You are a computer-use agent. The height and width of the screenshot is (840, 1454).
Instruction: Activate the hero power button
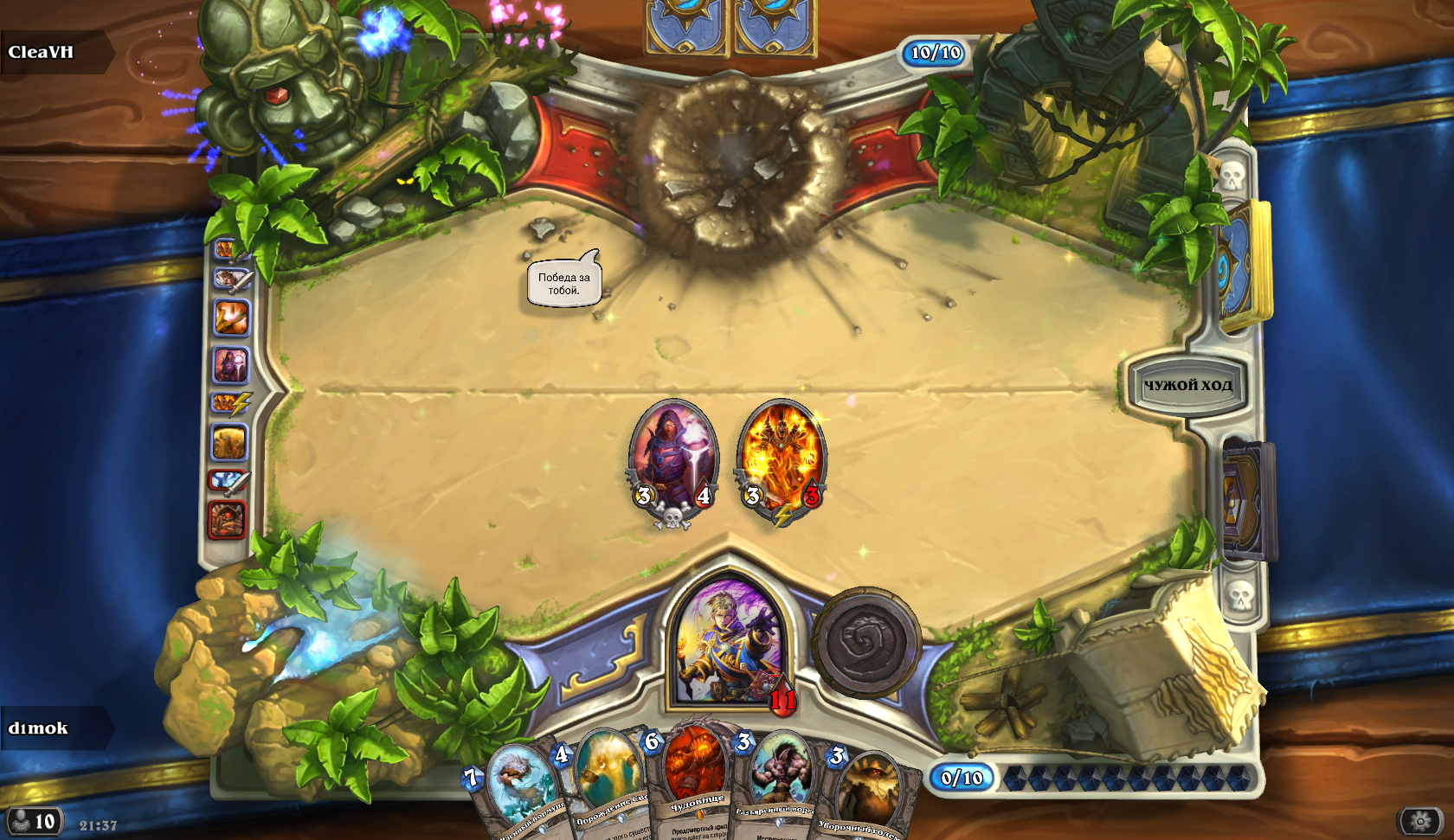(x=865, y=642)
